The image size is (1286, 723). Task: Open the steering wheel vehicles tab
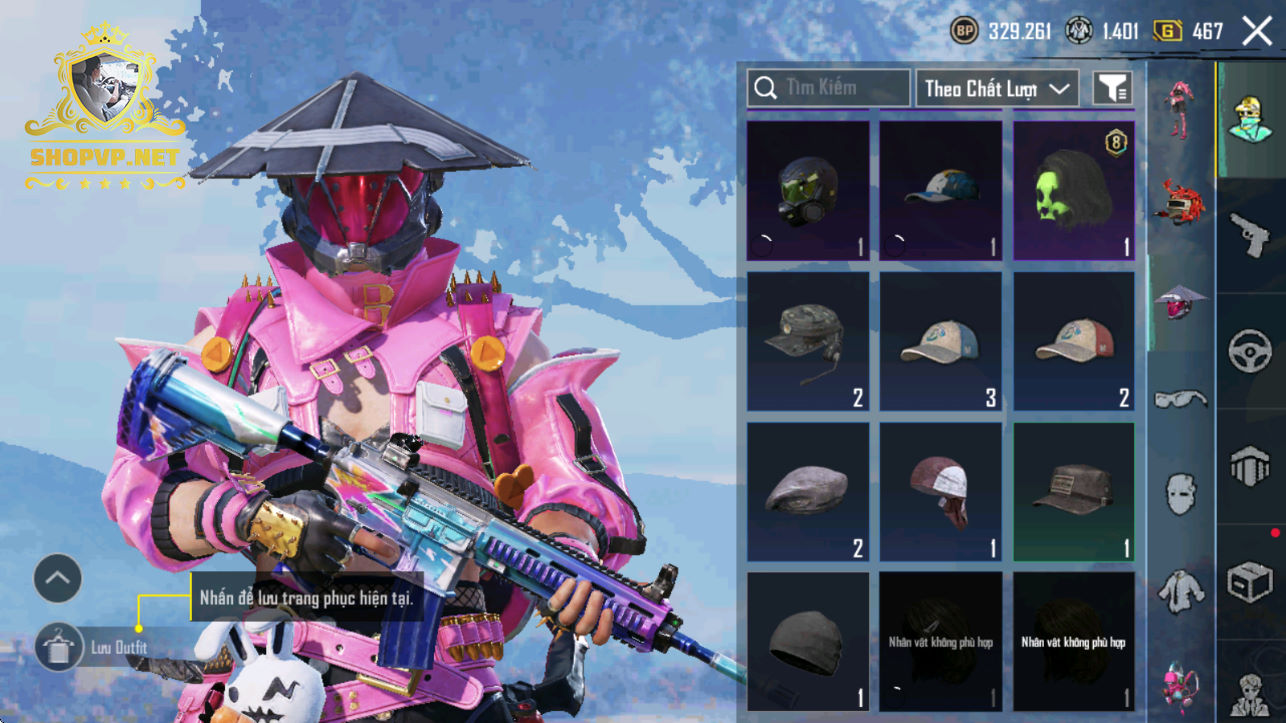click(x=1250, y=352)
